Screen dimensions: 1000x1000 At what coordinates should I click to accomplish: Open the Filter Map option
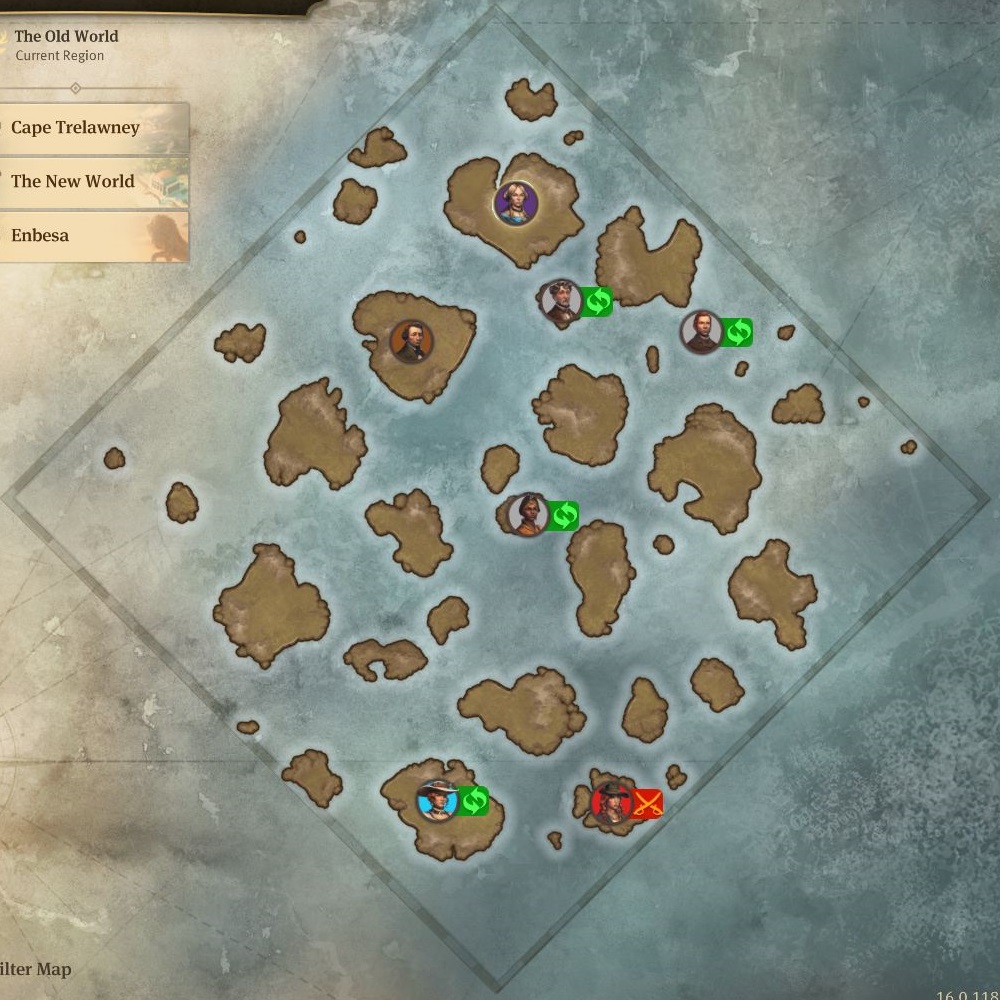point(36,969)
